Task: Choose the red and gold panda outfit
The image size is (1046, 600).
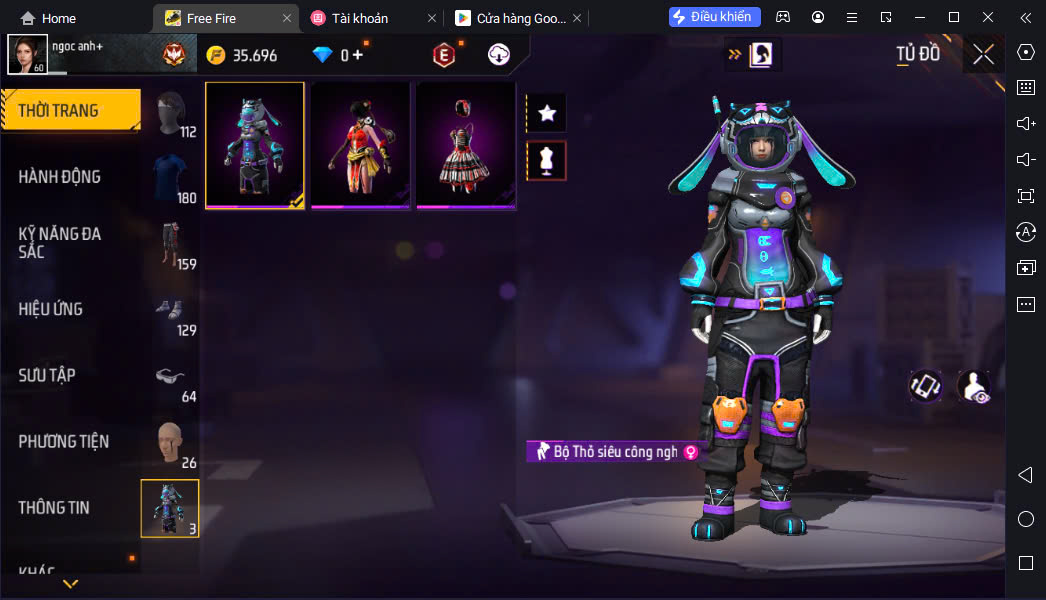Action: point(360,145)
